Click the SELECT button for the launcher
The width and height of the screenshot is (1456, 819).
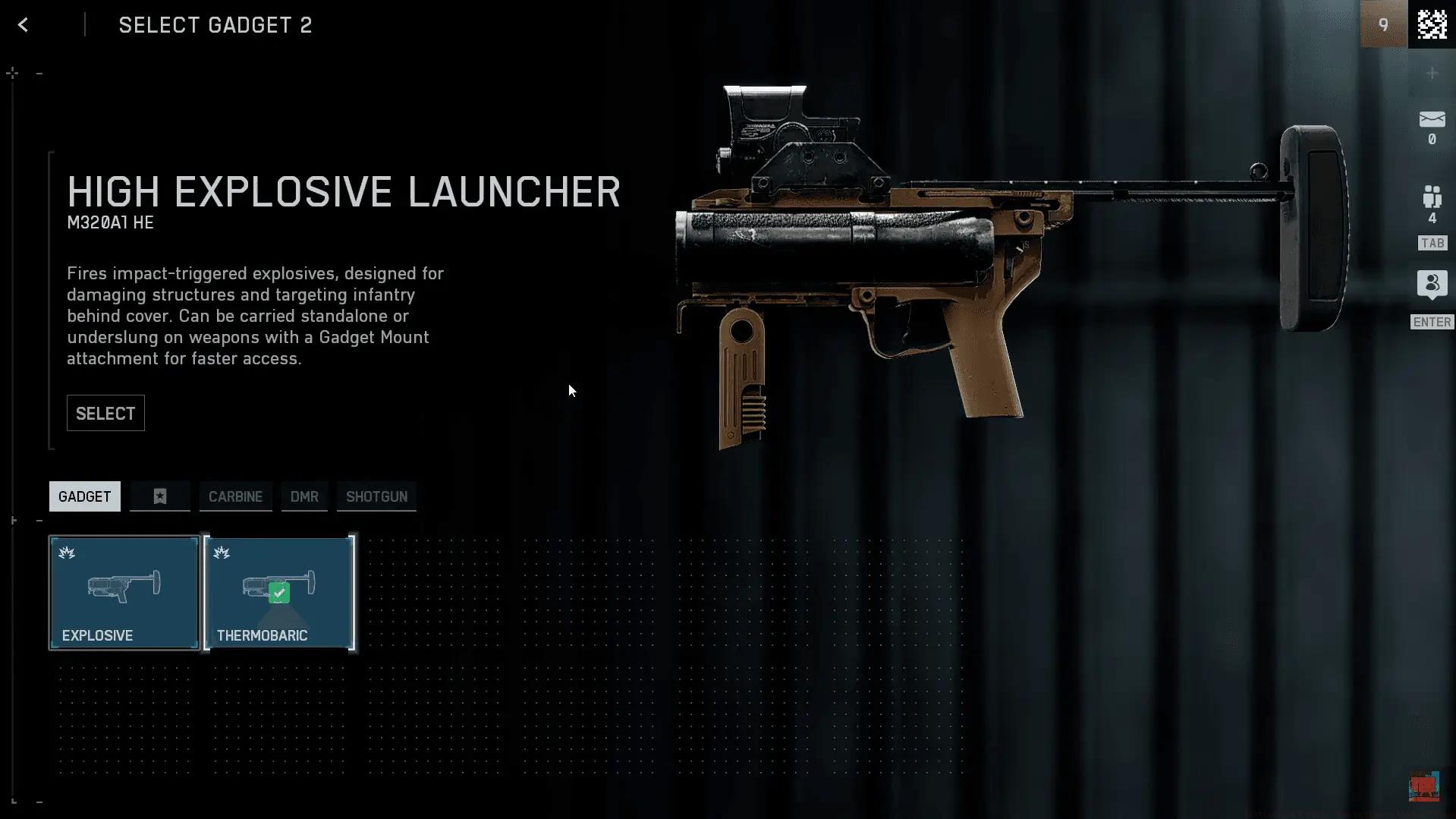click(x=105, y=414)
